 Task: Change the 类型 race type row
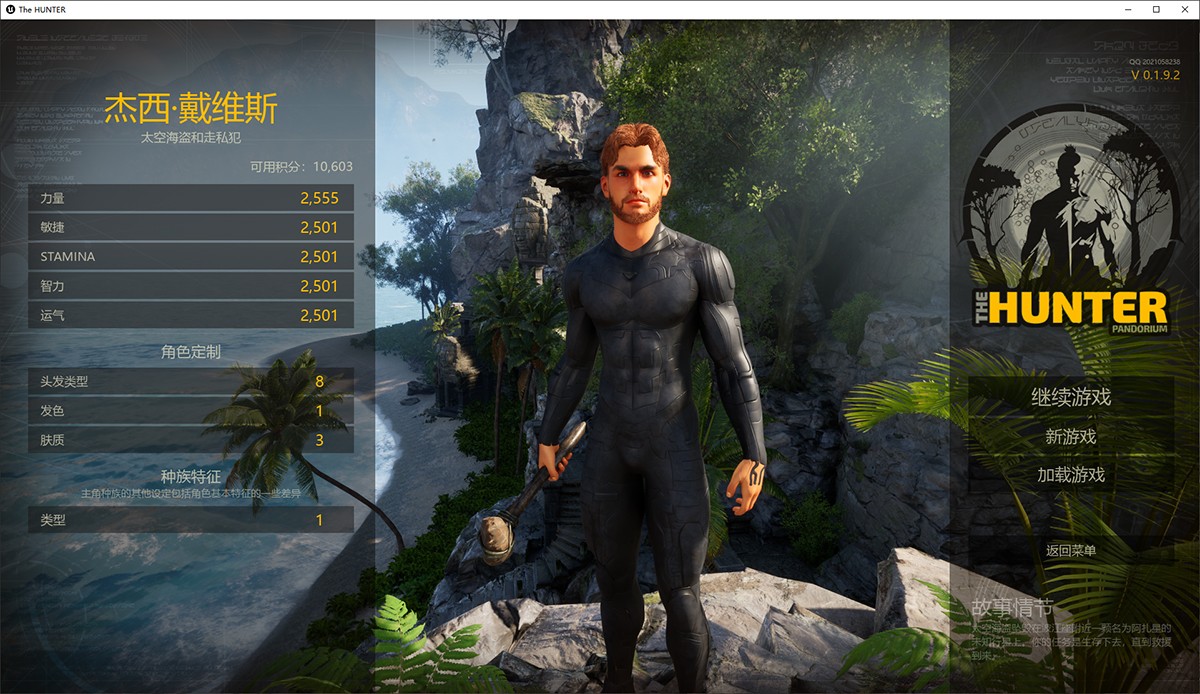click(x=191, y=520)
